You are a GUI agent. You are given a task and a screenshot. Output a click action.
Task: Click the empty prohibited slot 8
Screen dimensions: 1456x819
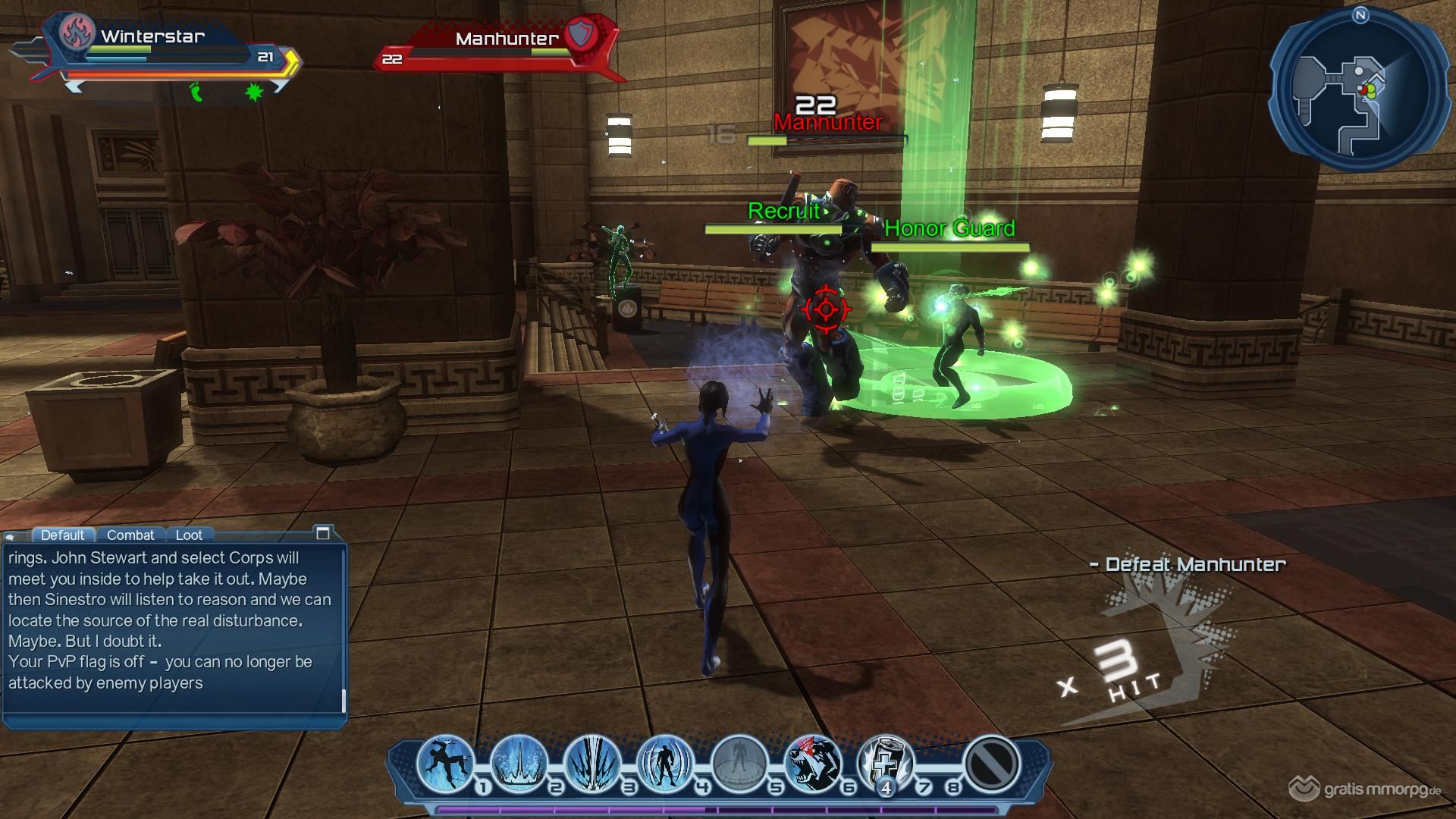[x=990, y=762]
